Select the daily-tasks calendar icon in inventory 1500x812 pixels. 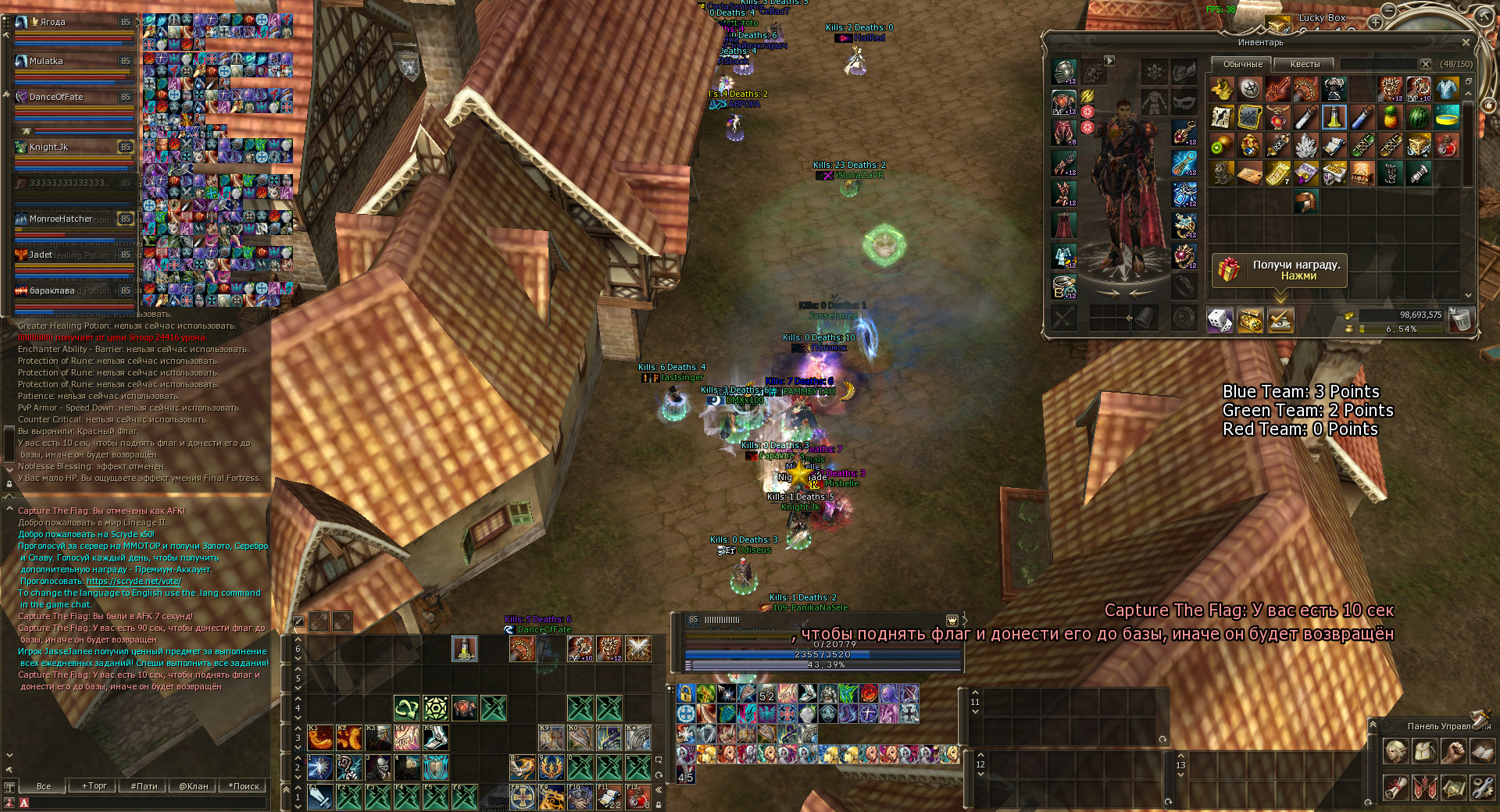click(1281, 320)
